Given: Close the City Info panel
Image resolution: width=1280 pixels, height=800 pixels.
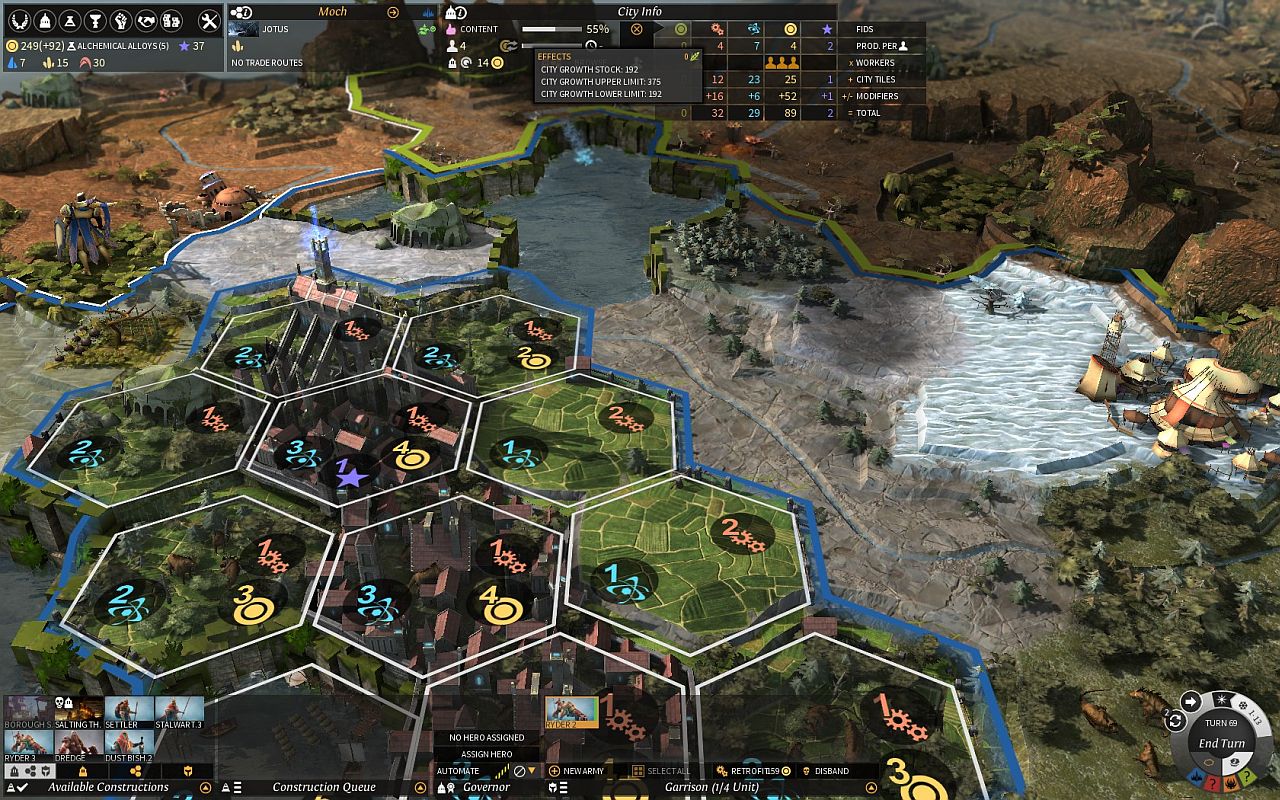Looking at the screenshot, I should point(636,29).
